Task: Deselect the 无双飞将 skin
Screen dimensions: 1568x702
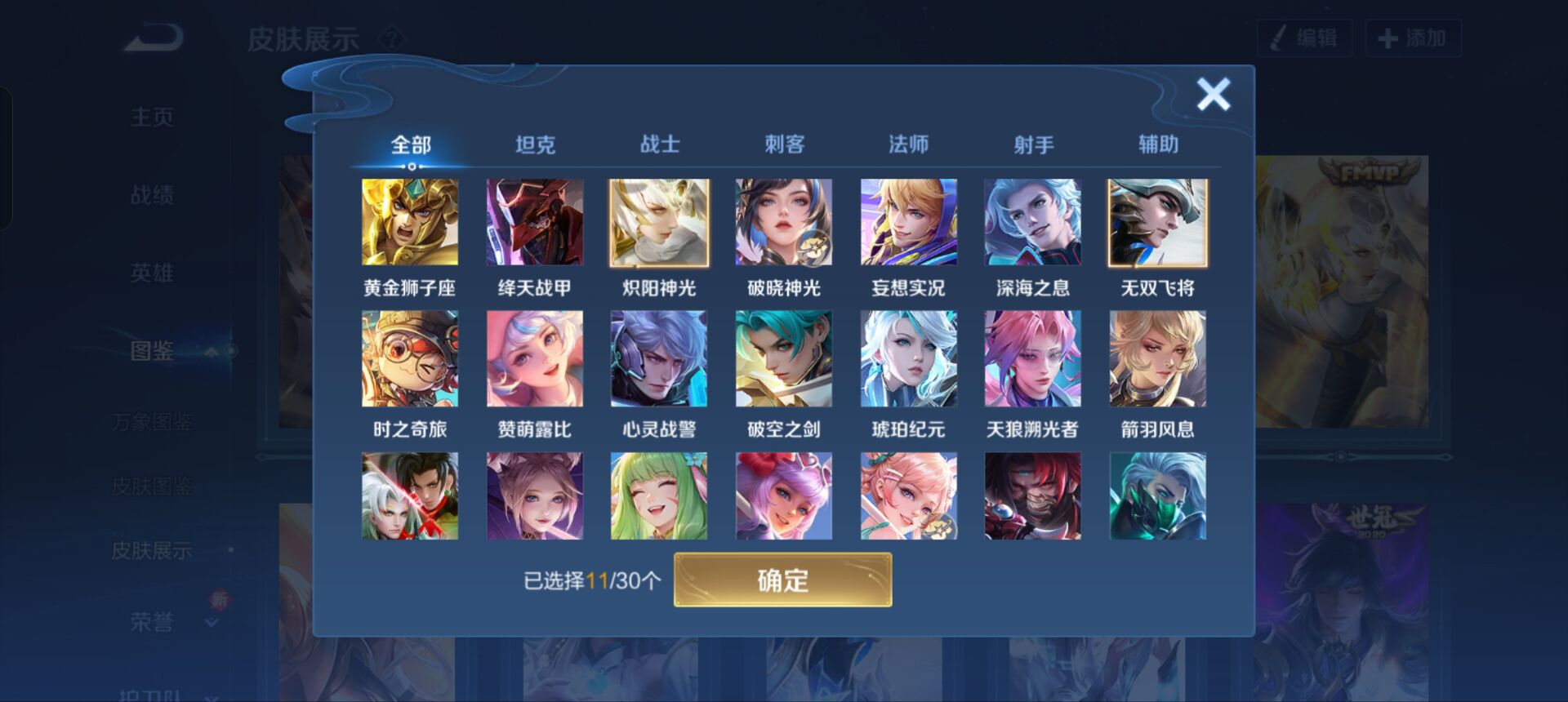Action: pos(1158,221)
